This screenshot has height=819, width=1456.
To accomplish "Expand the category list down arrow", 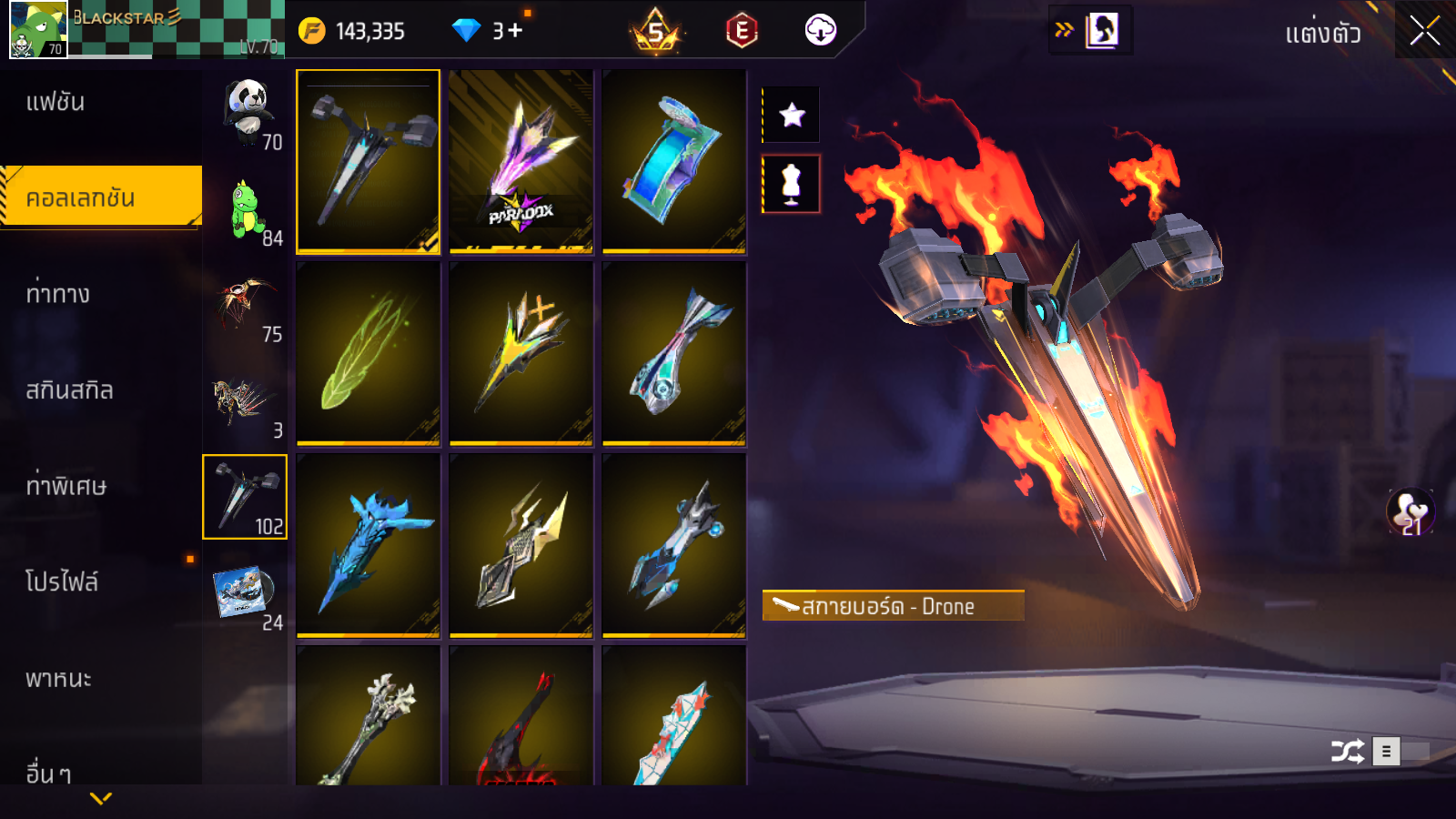I will [x=101, y=798].
